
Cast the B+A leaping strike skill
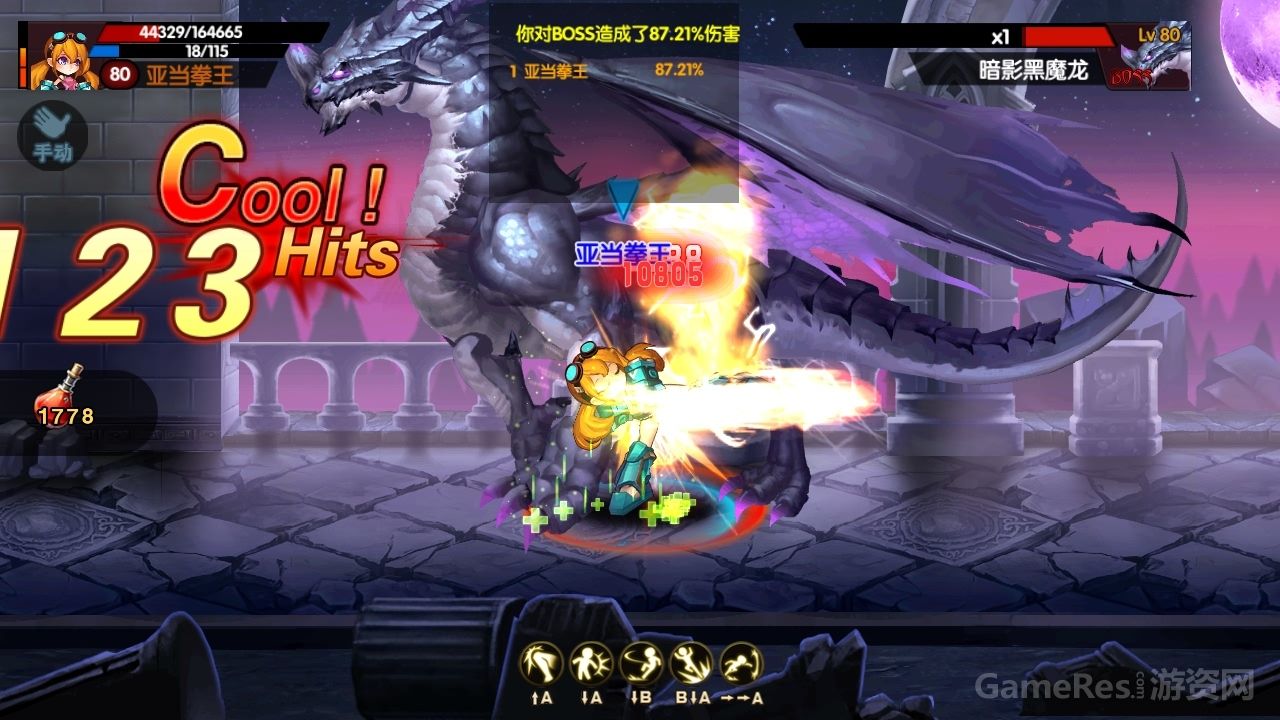[x=688, y=663]
